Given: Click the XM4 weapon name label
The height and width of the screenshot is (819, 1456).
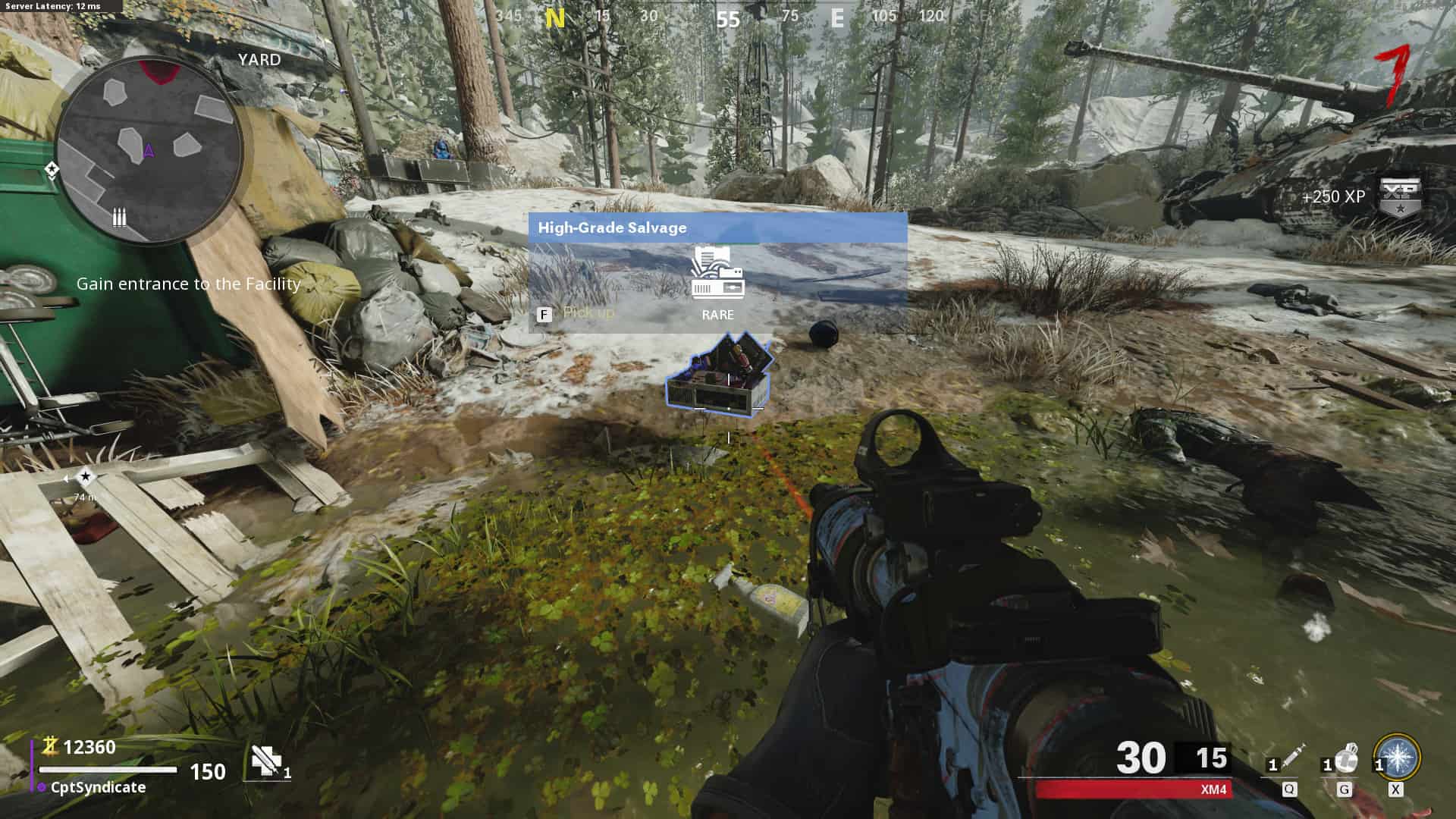Looking at the screenshot, I should 1213,789.
